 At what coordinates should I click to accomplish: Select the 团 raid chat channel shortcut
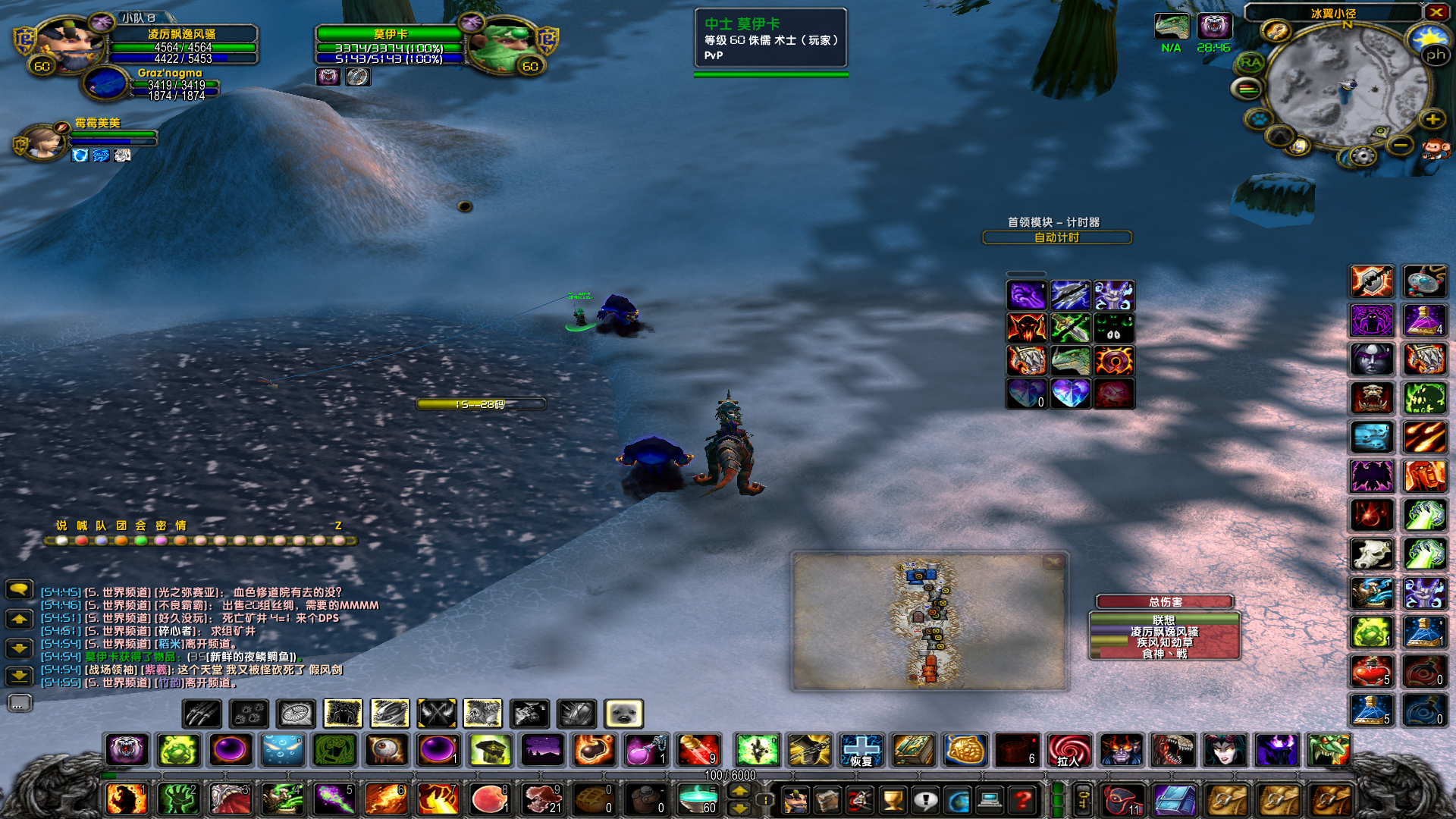point(121,526)
